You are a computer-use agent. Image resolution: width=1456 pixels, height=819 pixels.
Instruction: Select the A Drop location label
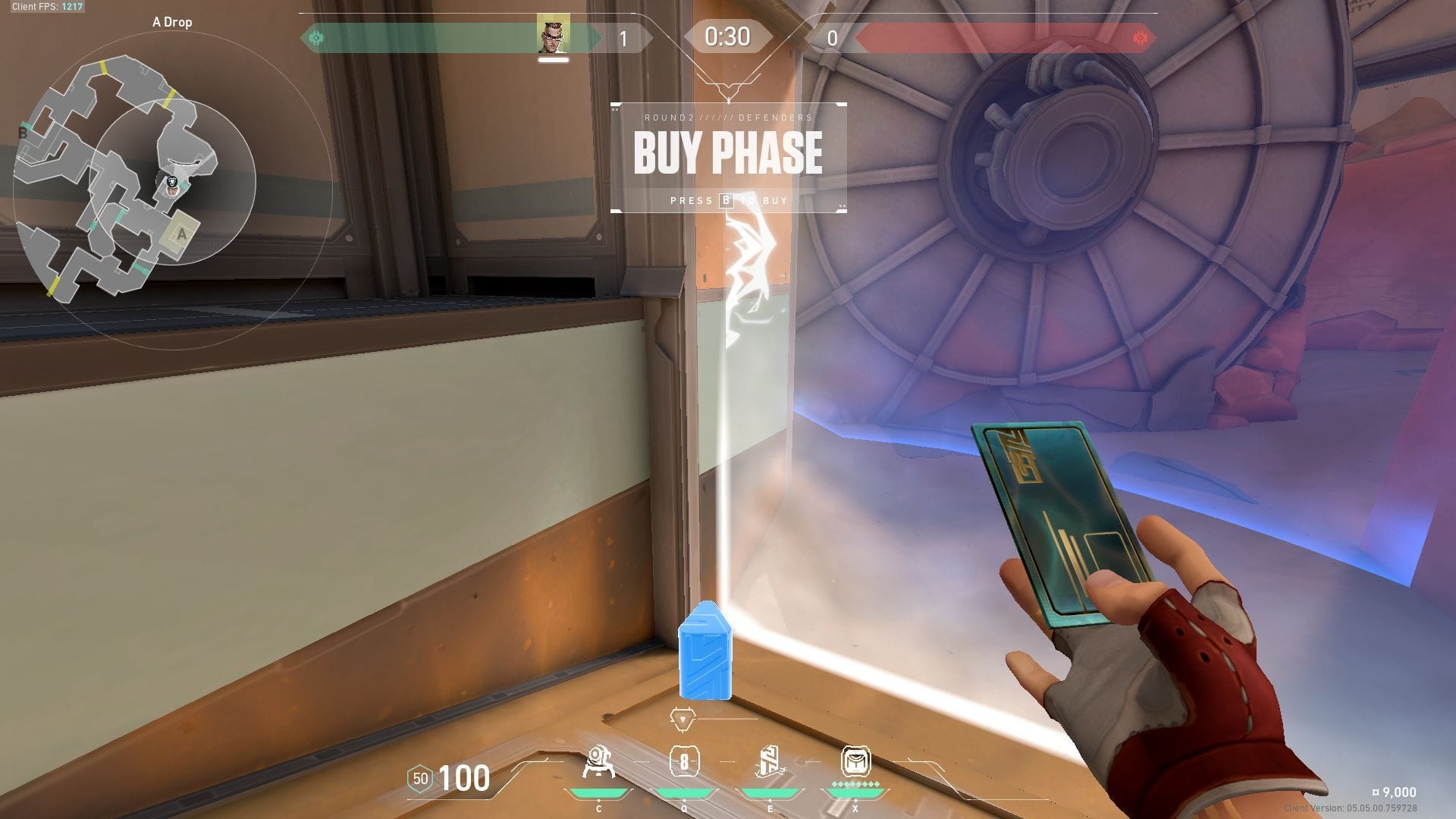(x=171, y=22)
